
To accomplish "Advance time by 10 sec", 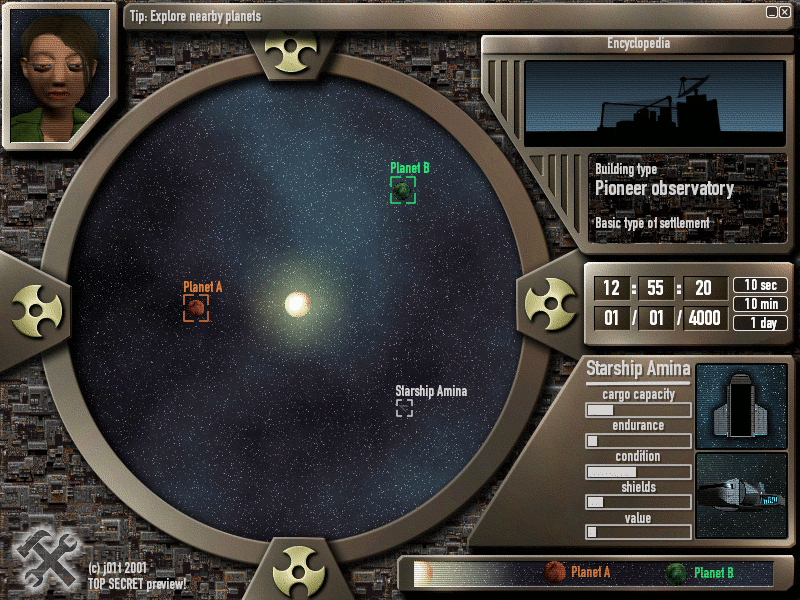I will pos(760,286).
